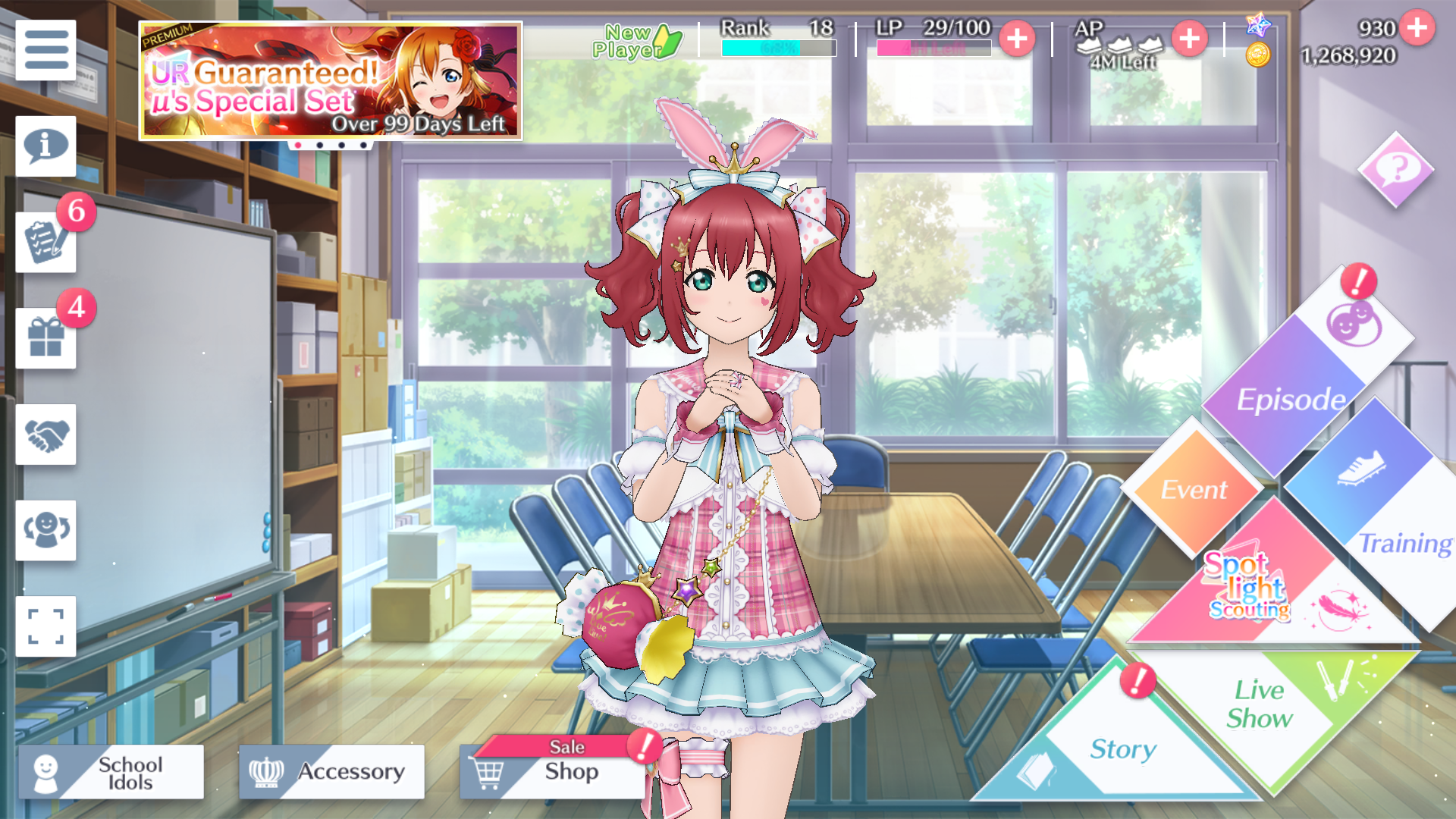Viewport: 1456px width, 819px height.
Task: Buy more star gems with plus button
Action: (x=1417, y=28)
